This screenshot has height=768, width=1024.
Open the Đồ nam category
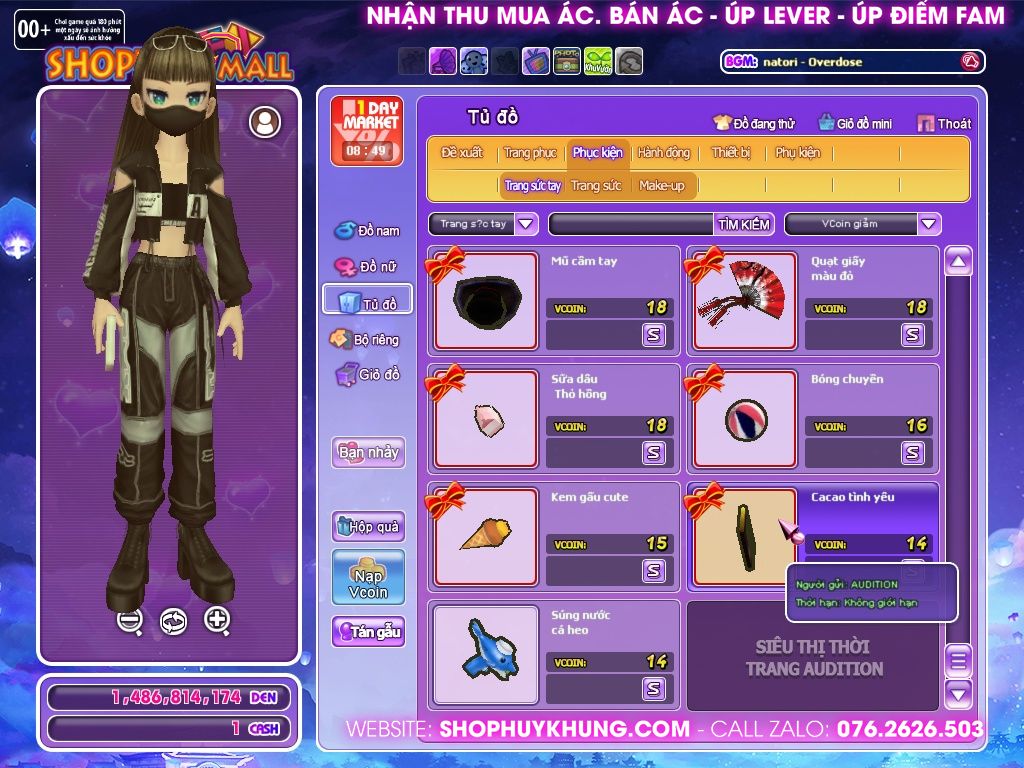[x=367, y=231]
